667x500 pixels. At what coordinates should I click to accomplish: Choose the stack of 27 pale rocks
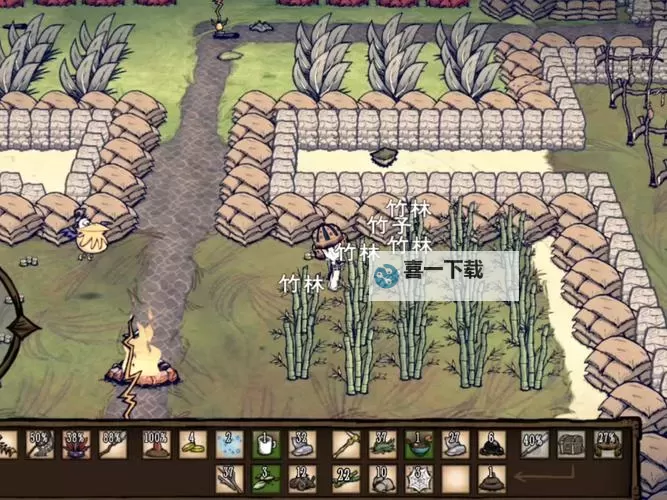pyautogui.click(x=455, y=444)
